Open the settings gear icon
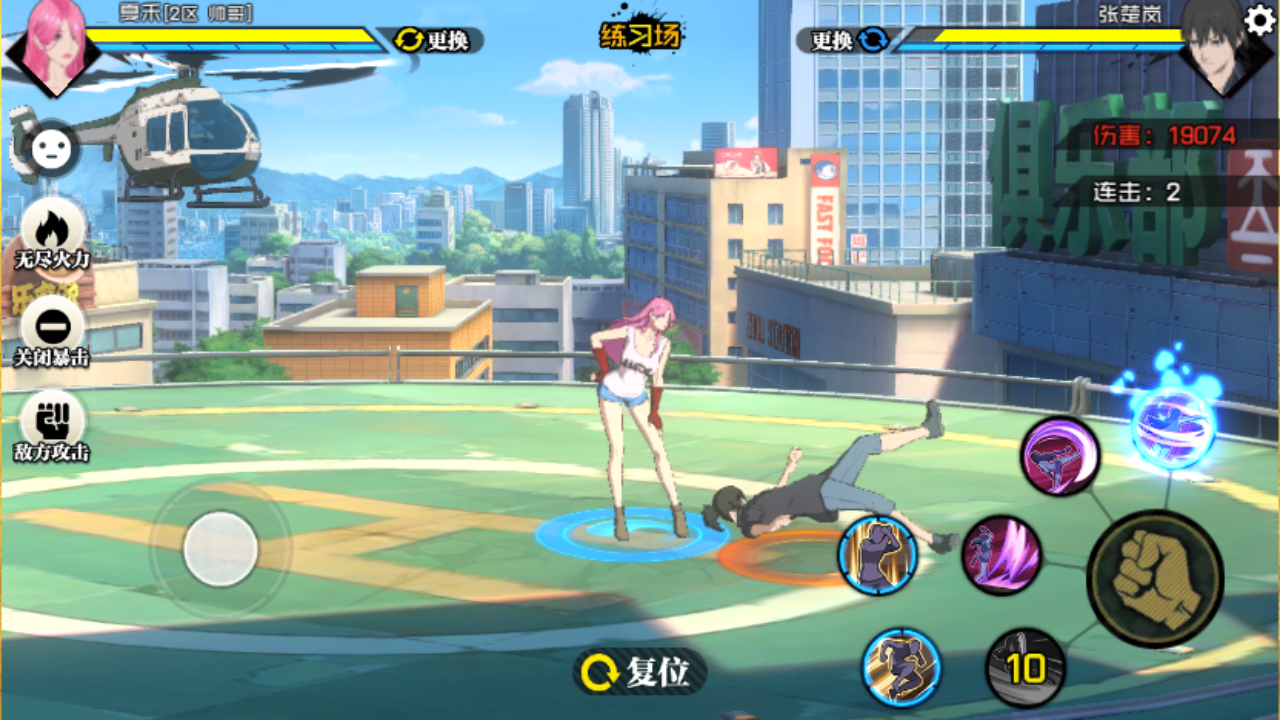The height and width of the screenshot is (720, 1280). point(1259,20)
